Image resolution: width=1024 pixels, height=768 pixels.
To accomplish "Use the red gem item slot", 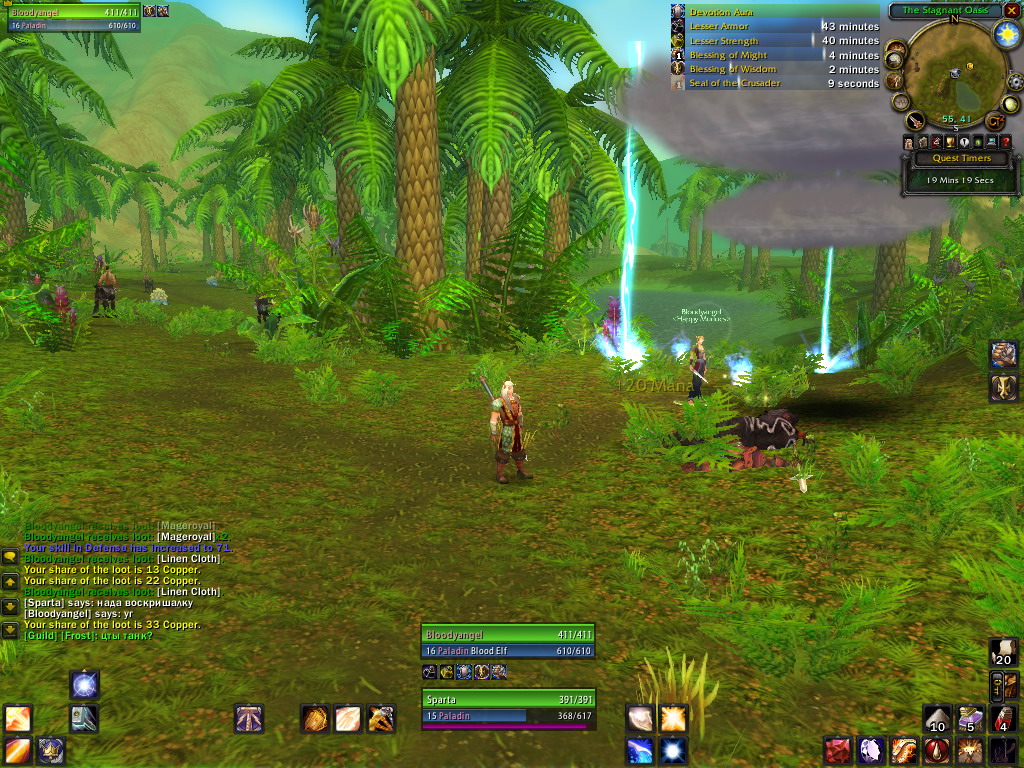I will 837,750.
